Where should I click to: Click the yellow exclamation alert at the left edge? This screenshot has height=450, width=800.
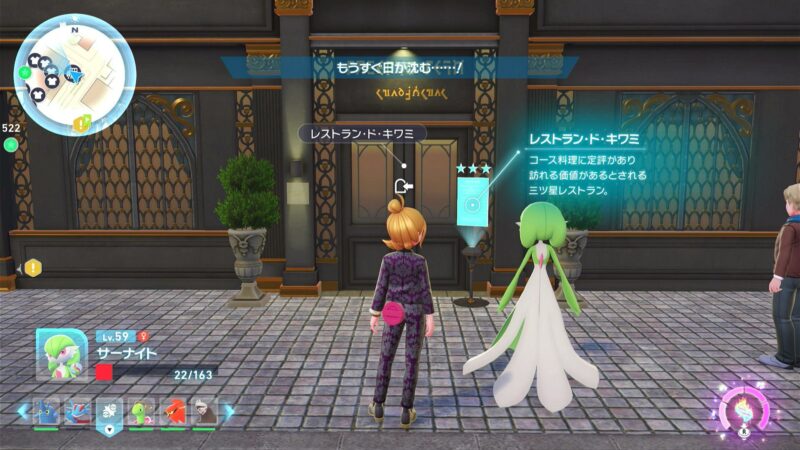coord(34,267)
